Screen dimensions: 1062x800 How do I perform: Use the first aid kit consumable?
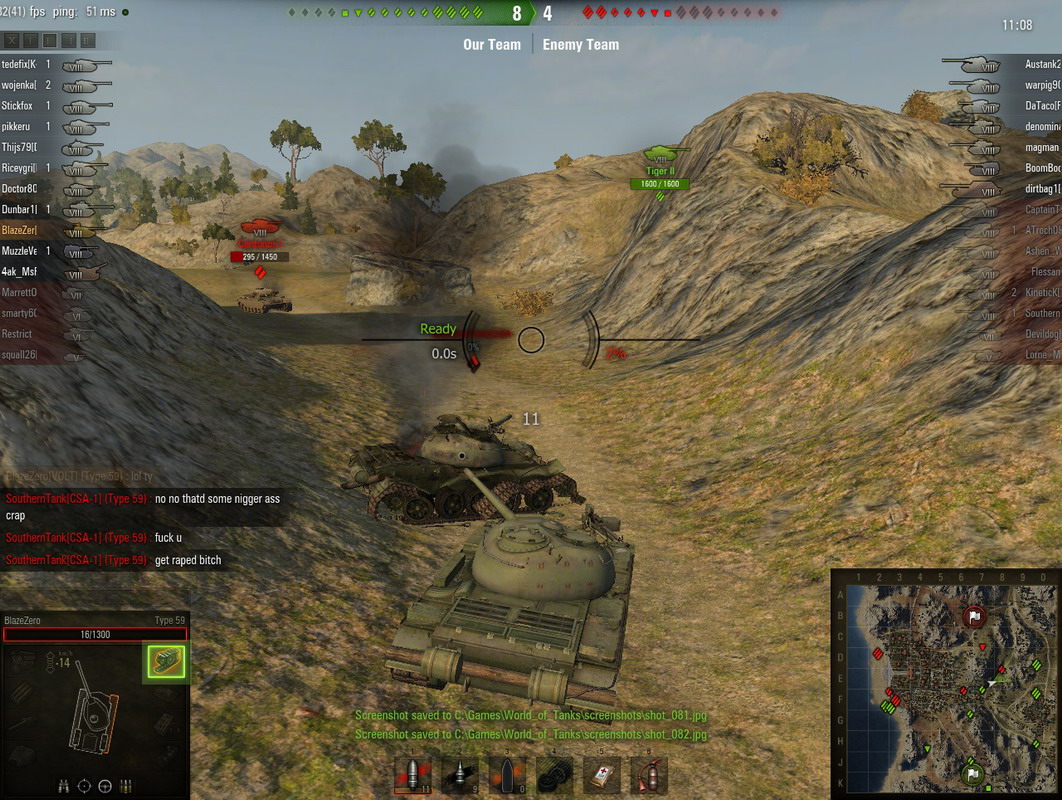pyautogui.click(x=602, y=775)
